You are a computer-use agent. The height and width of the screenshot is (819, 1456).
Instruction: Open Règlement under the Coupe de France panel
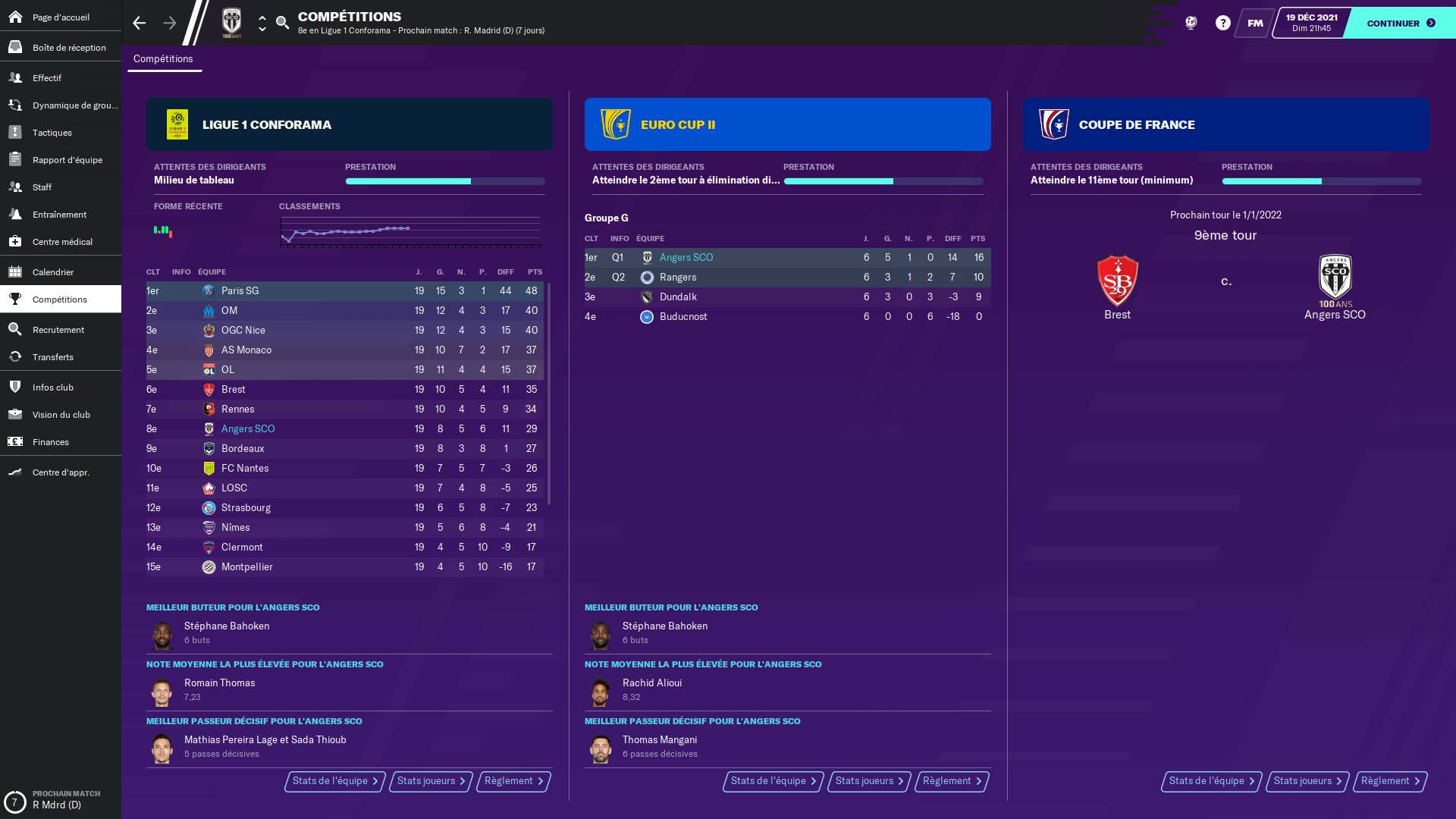coord(1389,781)
